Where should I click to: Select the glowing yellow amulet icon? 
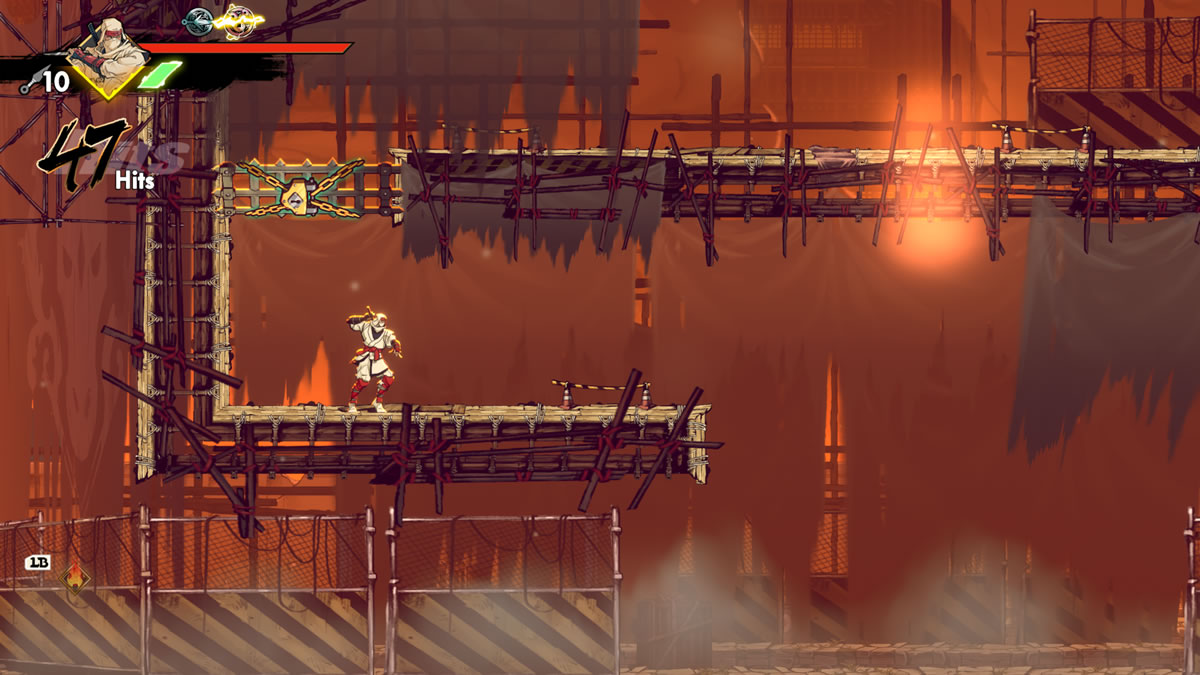(238, 19)
